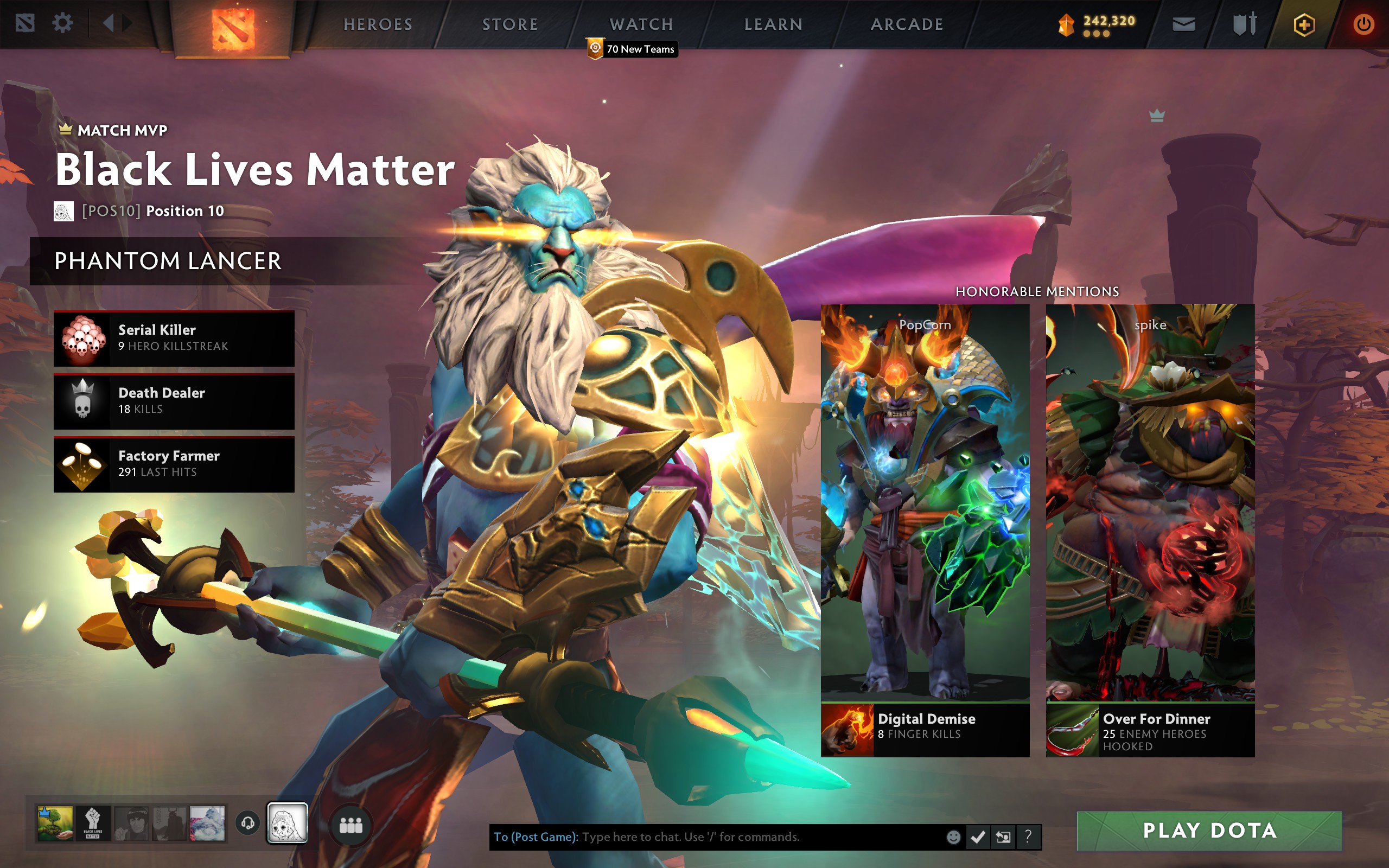Switch to the STORE tab
Screen dimensions: 1389x868
509,24
